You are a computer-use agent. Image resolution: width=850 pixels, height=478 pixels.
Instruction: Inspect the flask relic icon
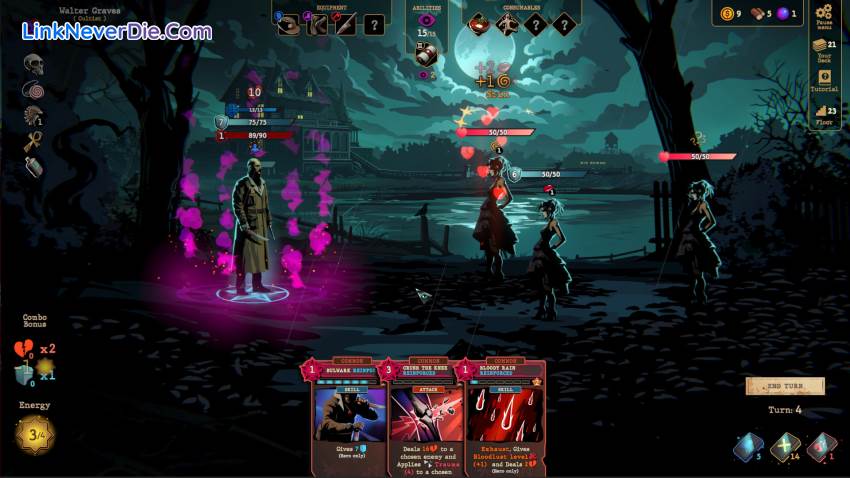pyautogui.click(x=34, y=167)
